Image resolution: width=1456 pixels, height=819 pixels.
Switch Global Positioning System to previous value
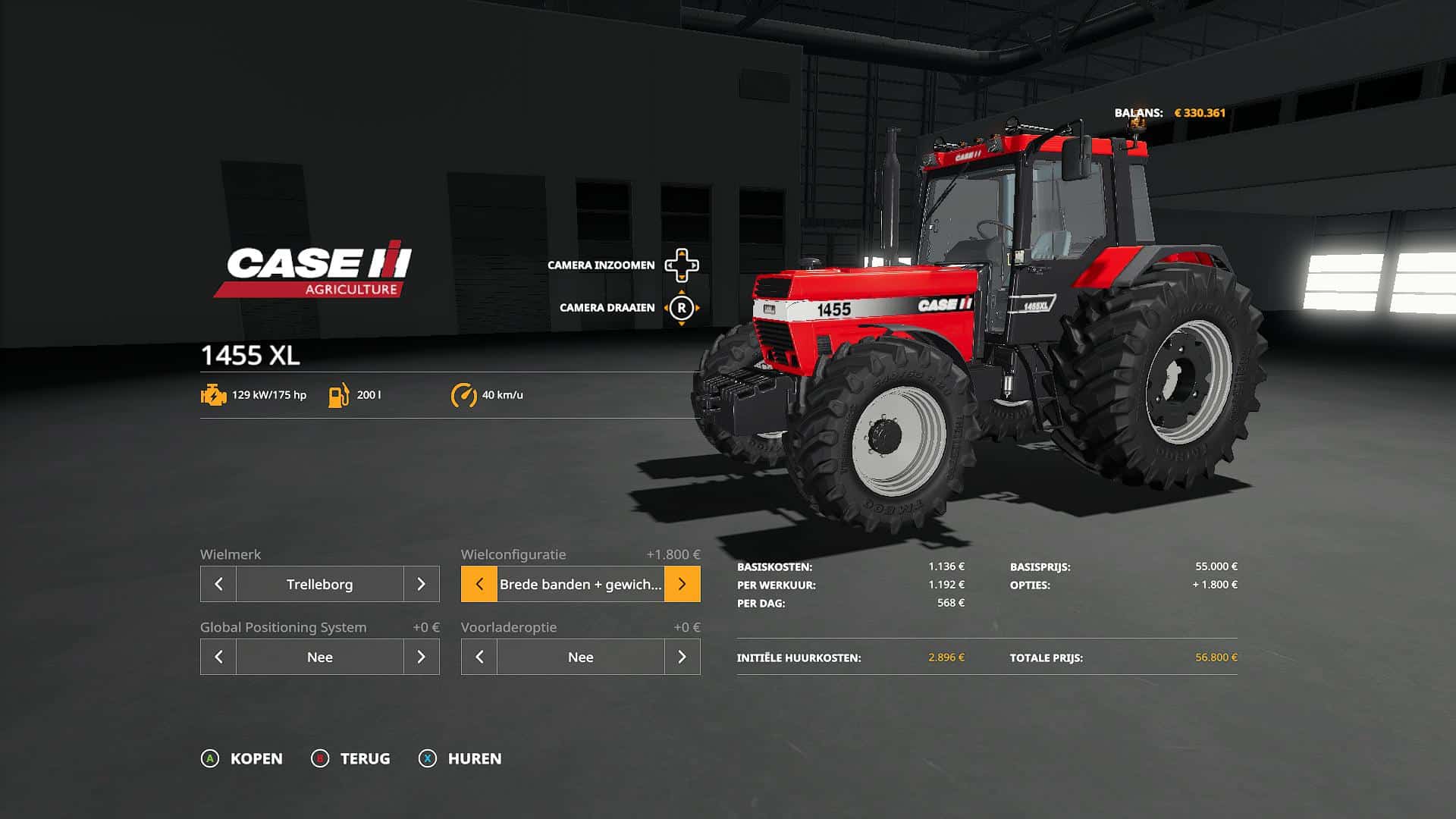218,657
